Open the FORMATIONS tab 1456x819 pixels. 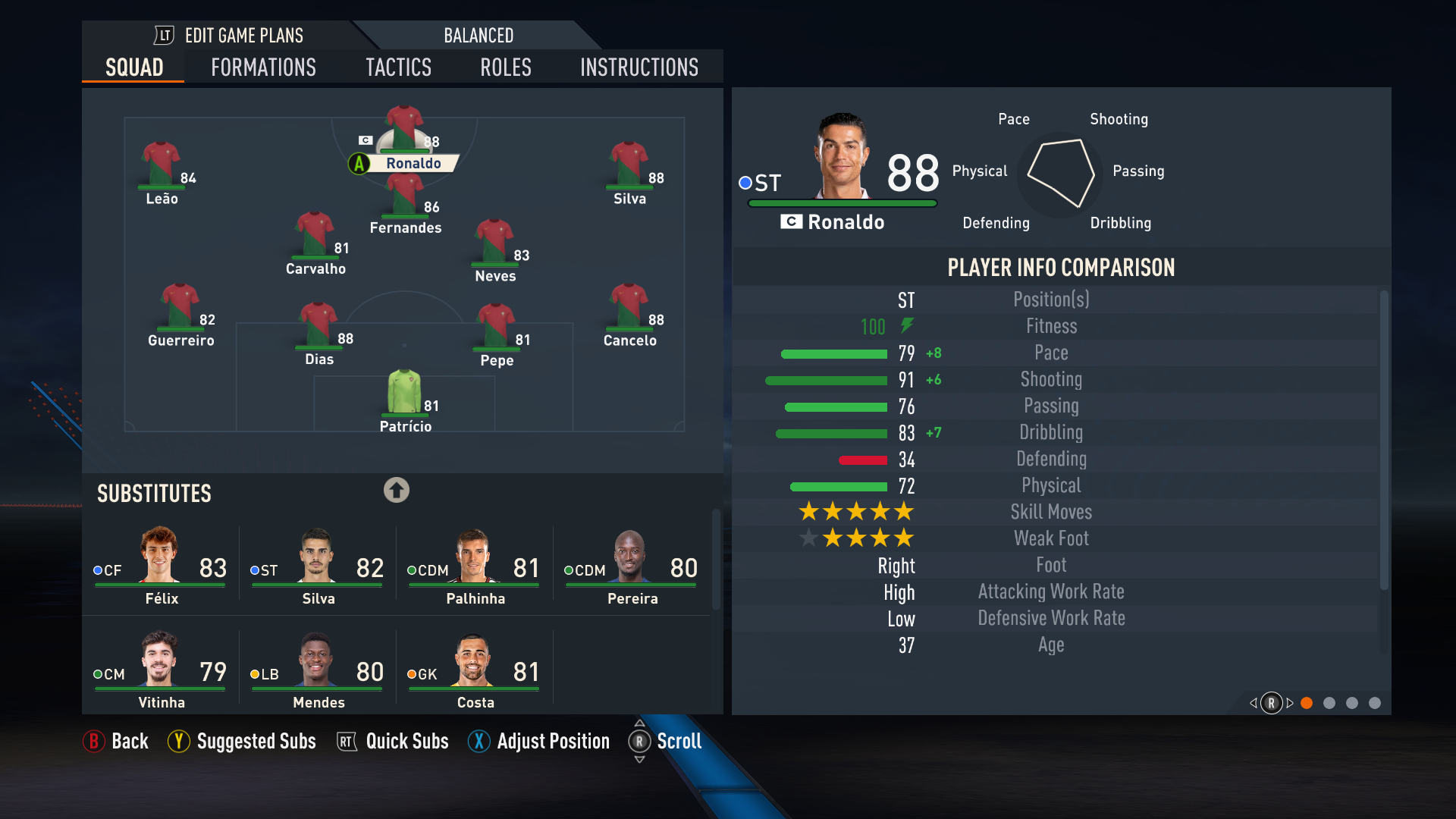(x=262, y=67)
